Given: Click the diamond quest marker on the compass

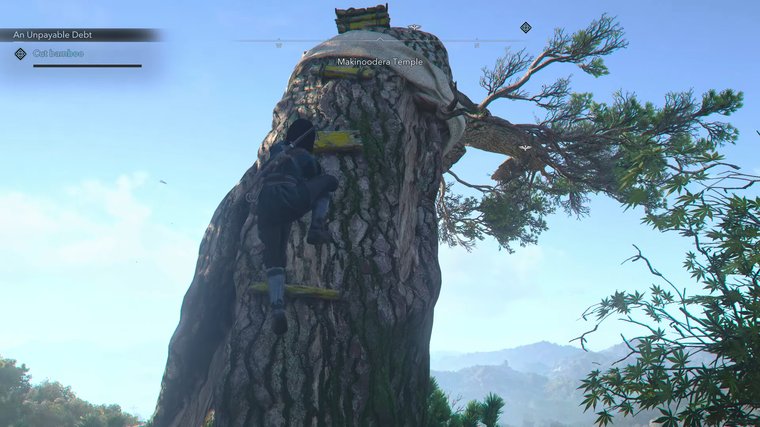Looking at the screenshot, I should (x=526, y=28).
